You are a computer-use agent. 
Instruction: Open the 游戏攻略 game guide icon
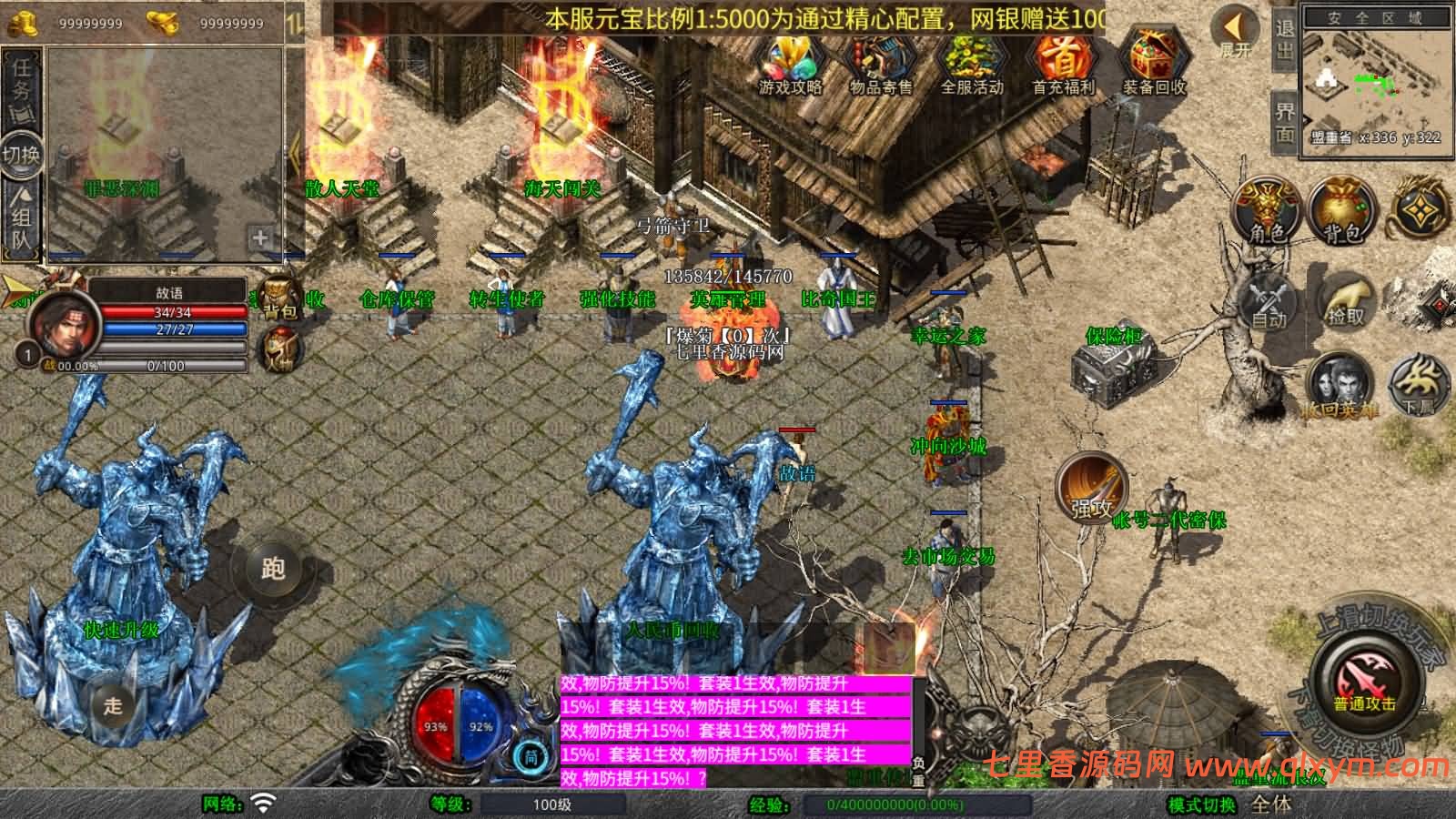790,62
